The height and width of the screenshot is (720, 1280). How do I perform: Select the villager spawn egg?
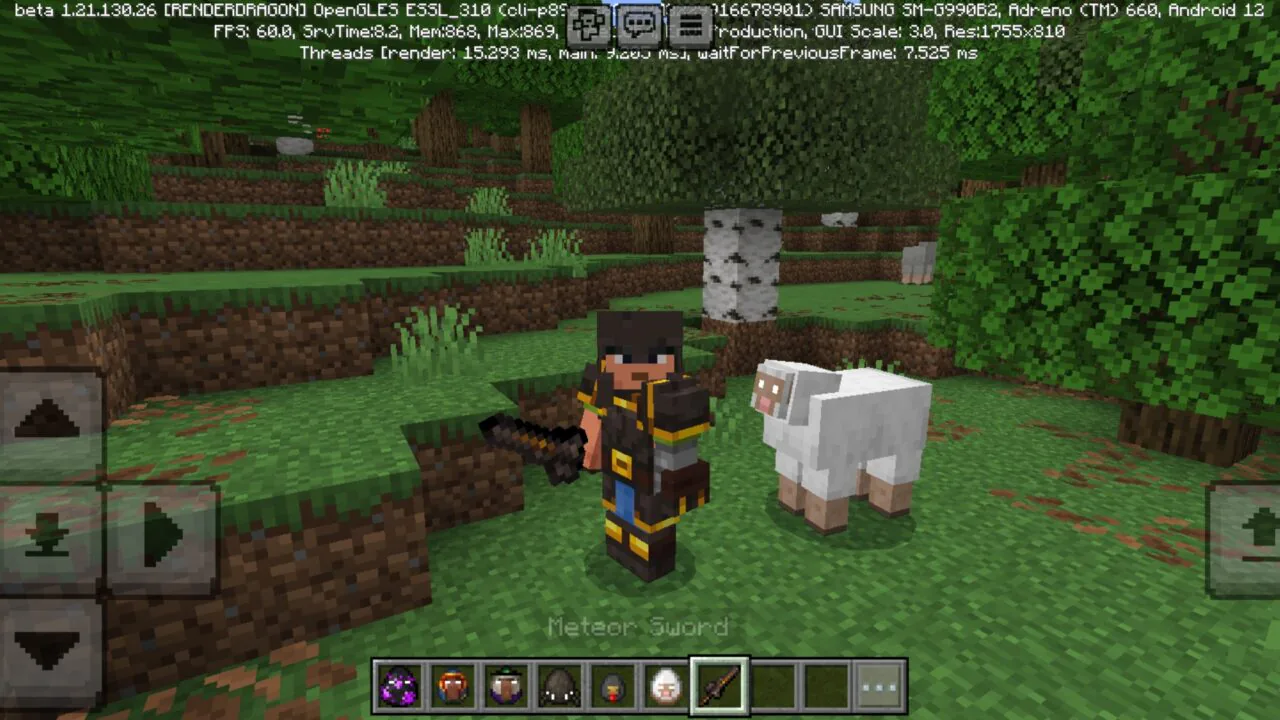(x=453, y=685)
